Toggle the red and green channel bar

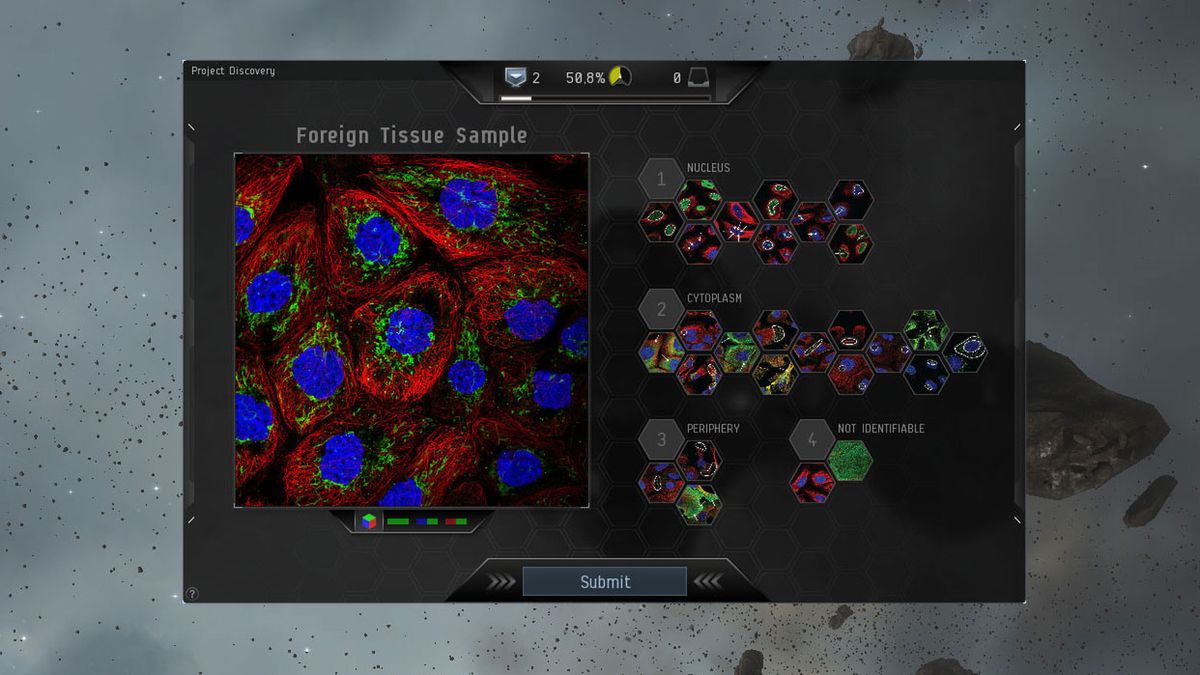click(456, 521)
